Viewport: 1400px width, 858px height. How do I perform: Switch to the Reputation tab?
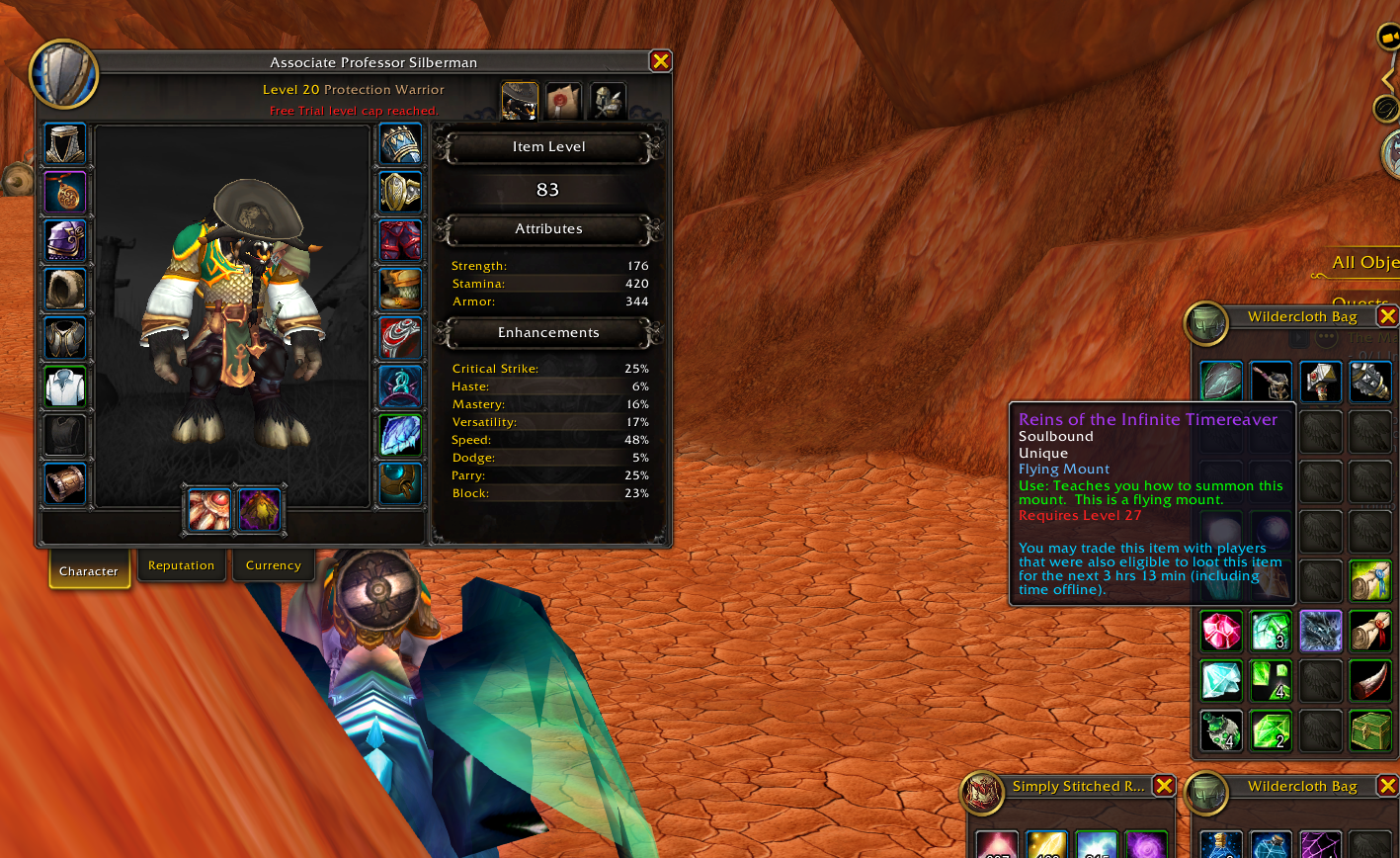[181, 566]
